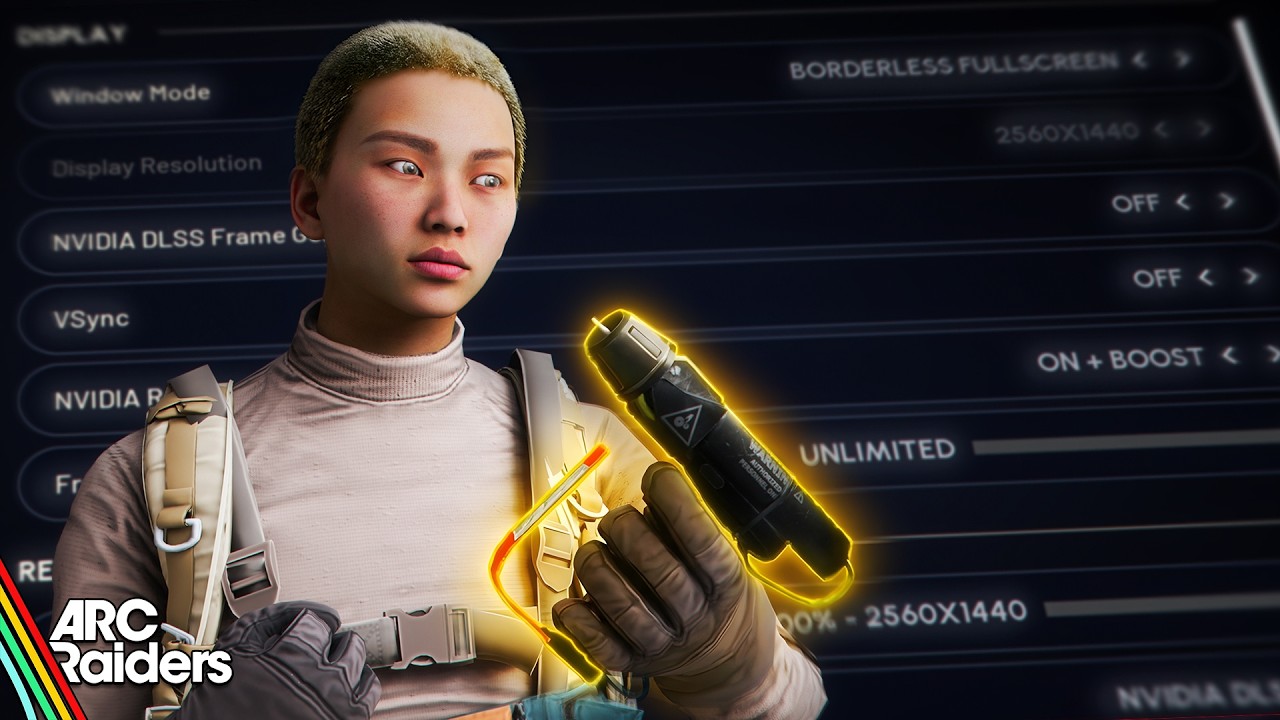Click the Window Mode left arrow
Screen dimensions: 1280x720
1139,60
